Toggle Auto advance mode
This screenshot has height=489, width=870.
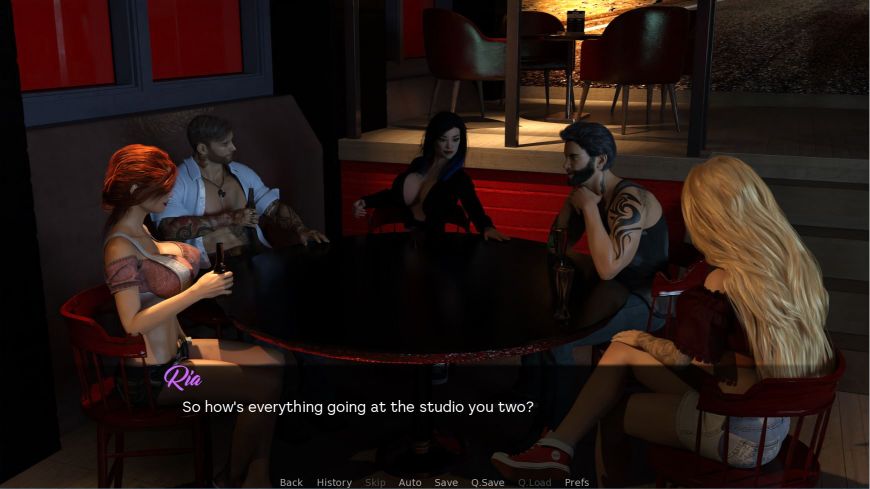pyautogui.click(x=410, y=482)
